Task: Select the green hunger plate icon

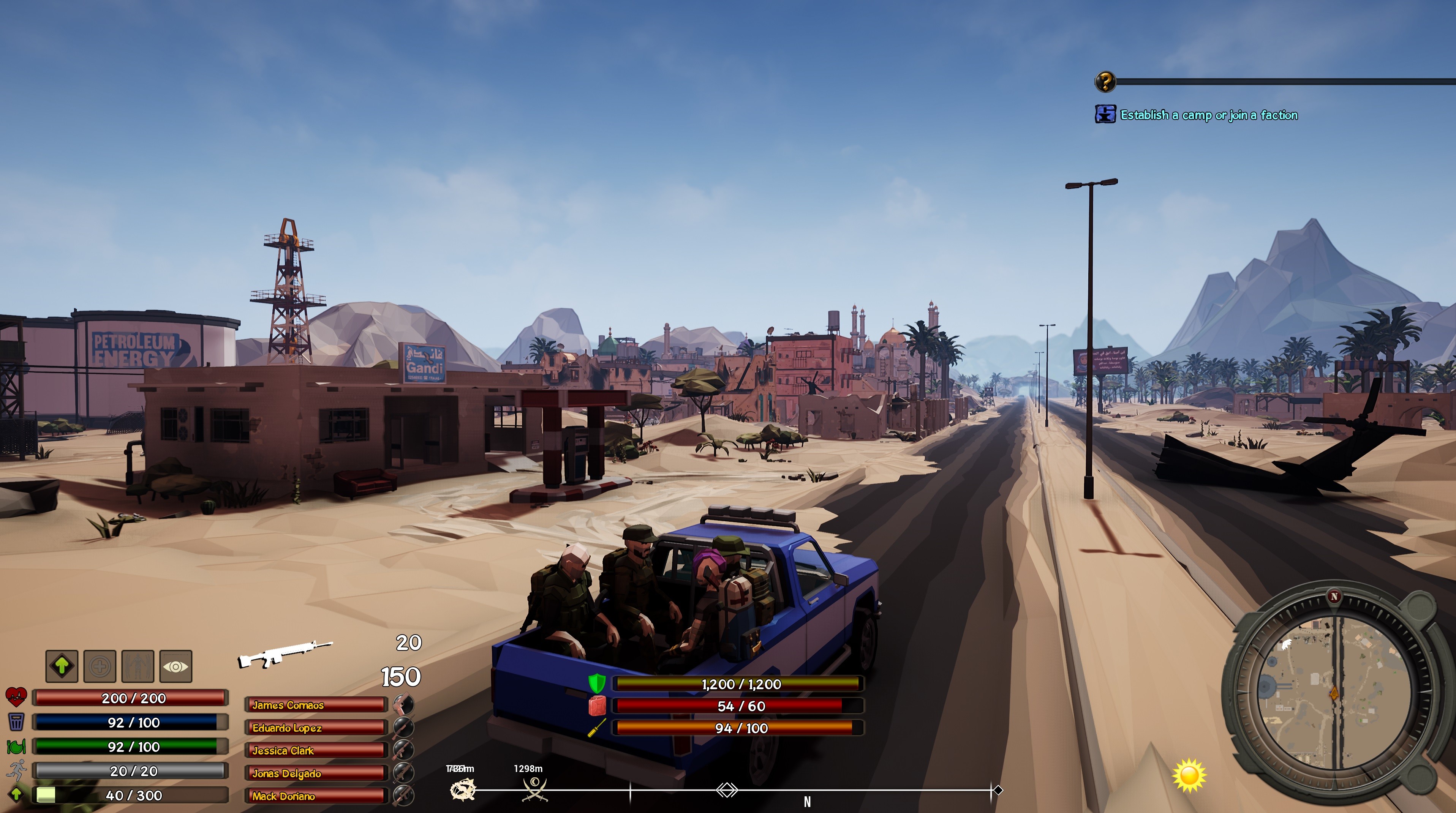Action: coord(16,746)
